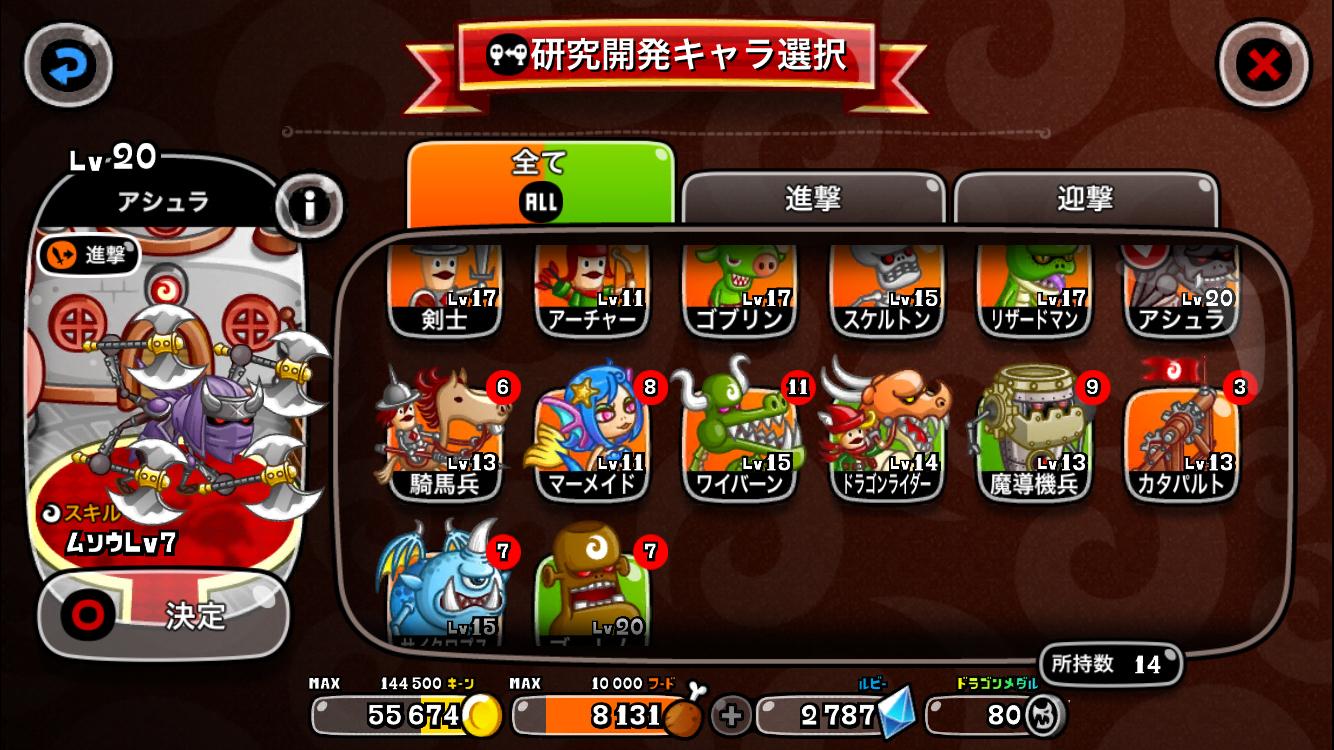Pick the アシュラ character in the grid
Screen dimensions: 1334x750
coord(1180,290)
